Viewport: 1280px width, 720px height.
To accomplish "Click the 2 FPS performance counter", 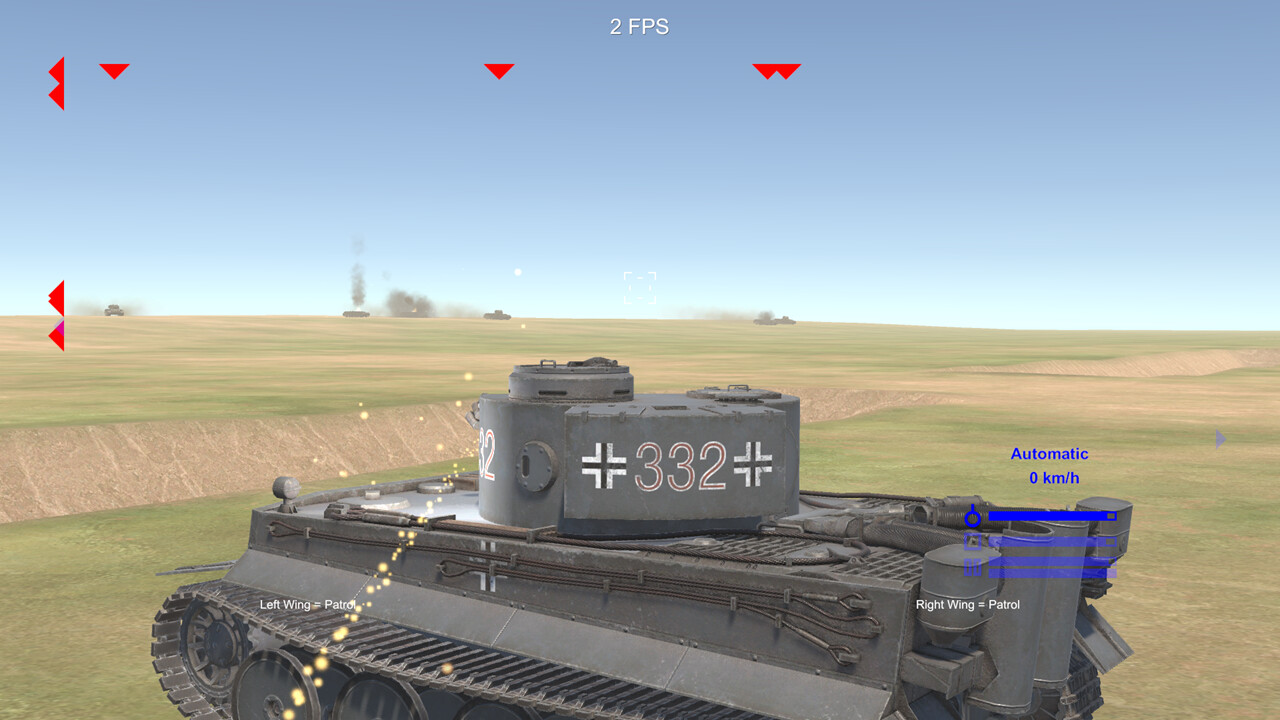I will point(639,27).
